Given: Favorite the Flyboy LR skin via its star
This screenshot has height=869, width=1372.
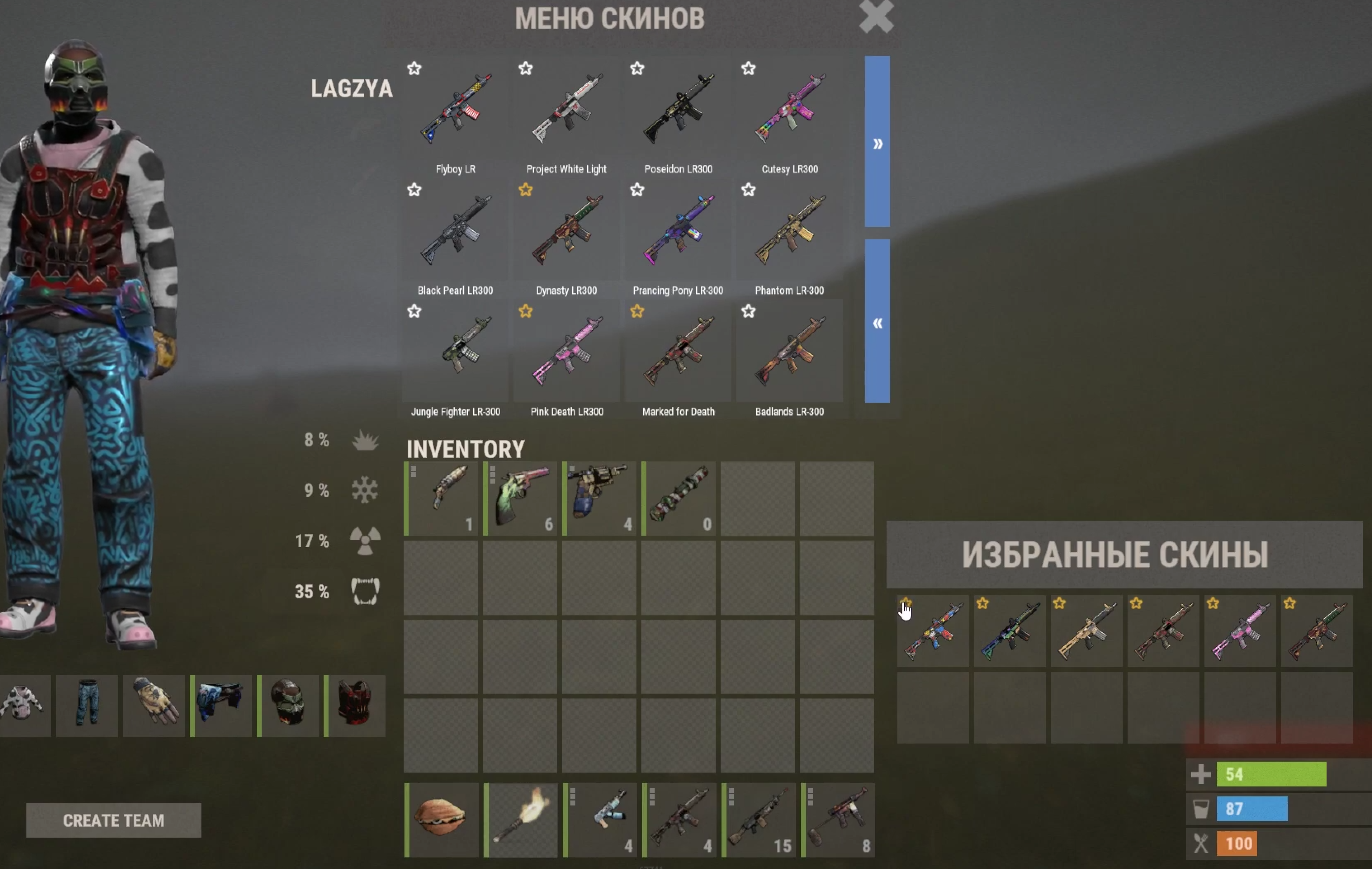Looking at the screenshot, I should click(414, 69).
